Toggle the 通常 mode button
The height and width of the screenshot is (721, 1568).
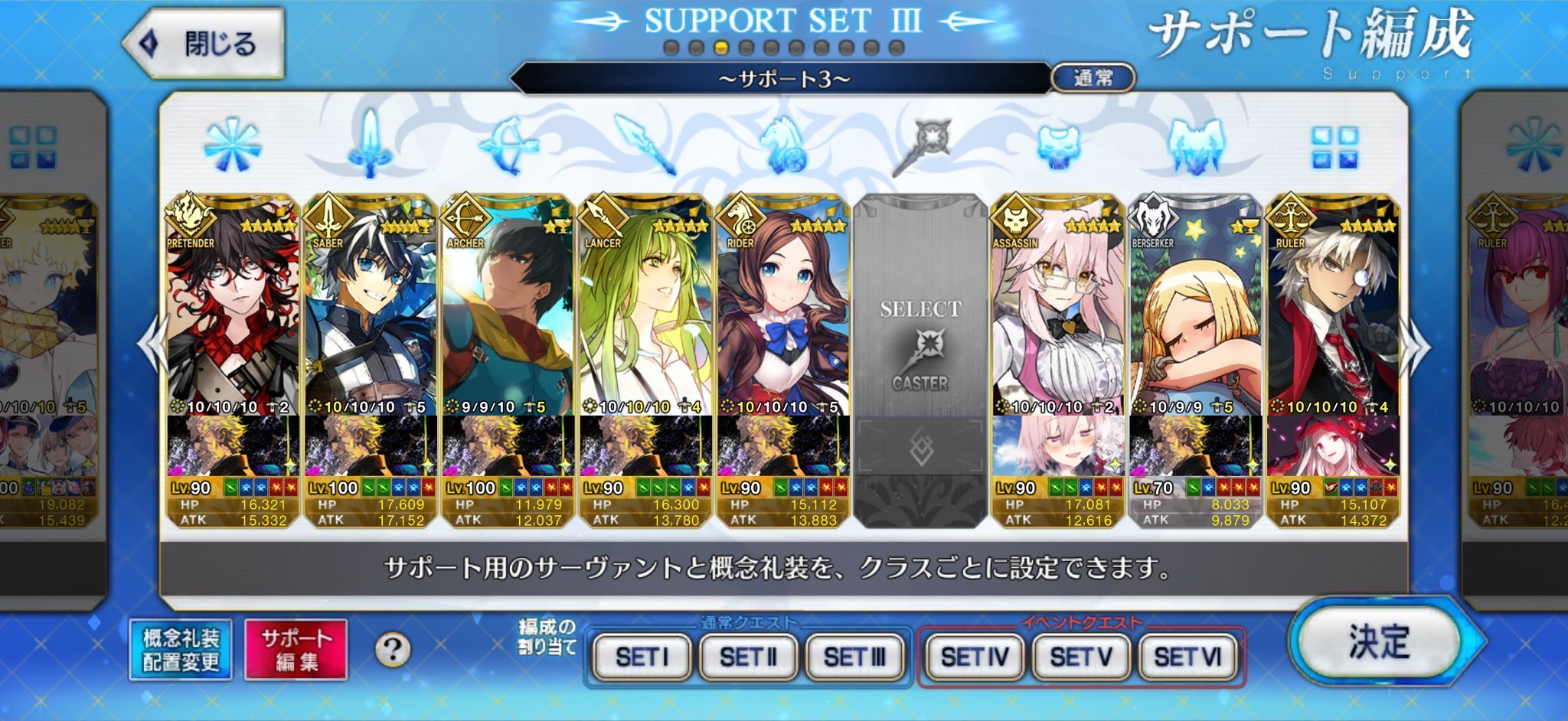1093,77
